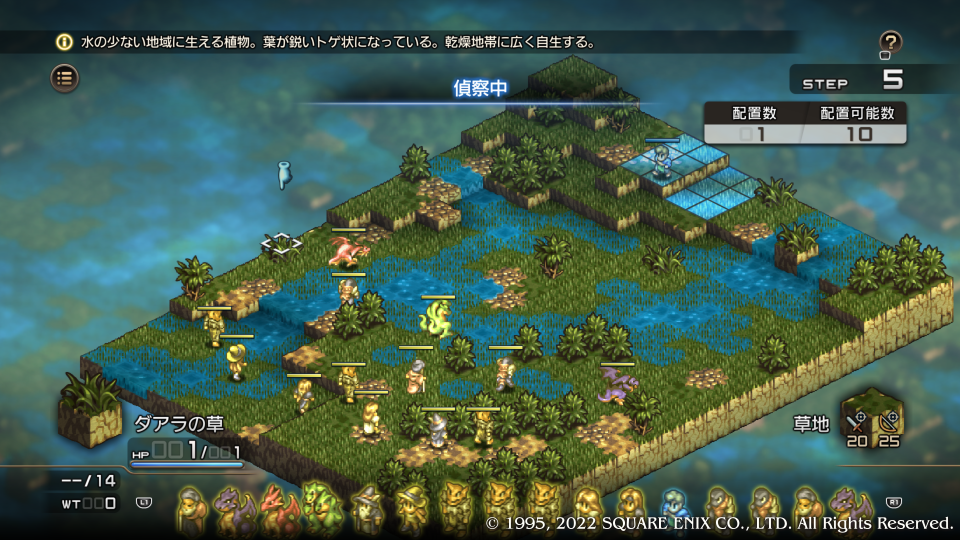This screenshot has width=960, height=540.
Task: Select the unit standing on blue deployment tiles
Action: (661, 160)
